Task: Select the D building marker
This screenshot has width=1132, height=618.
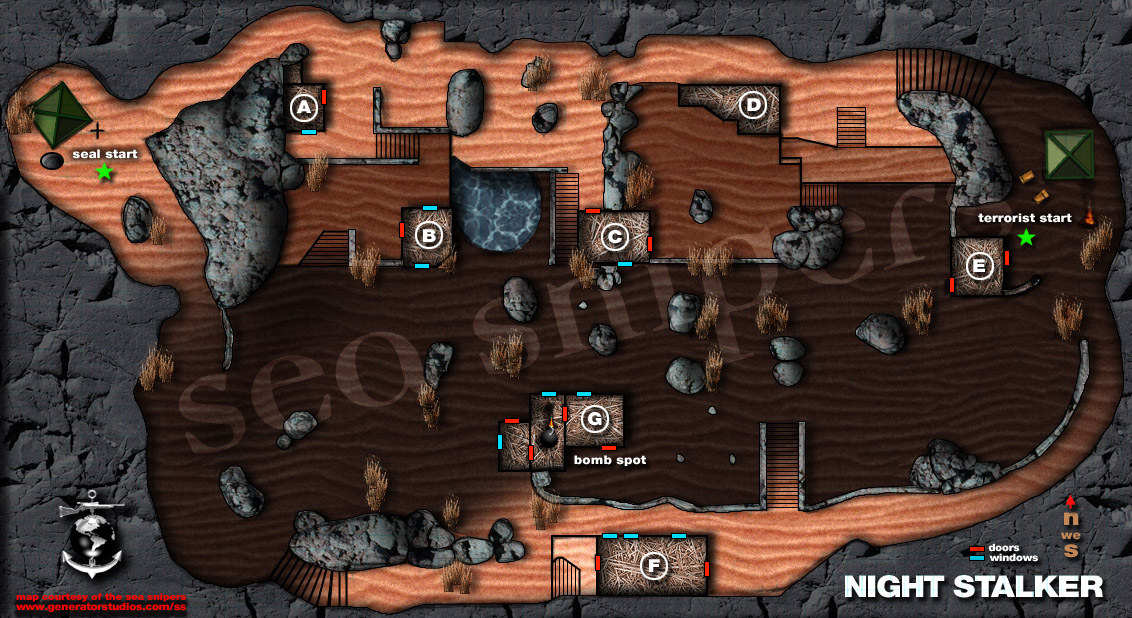Action: click(752, 104)
